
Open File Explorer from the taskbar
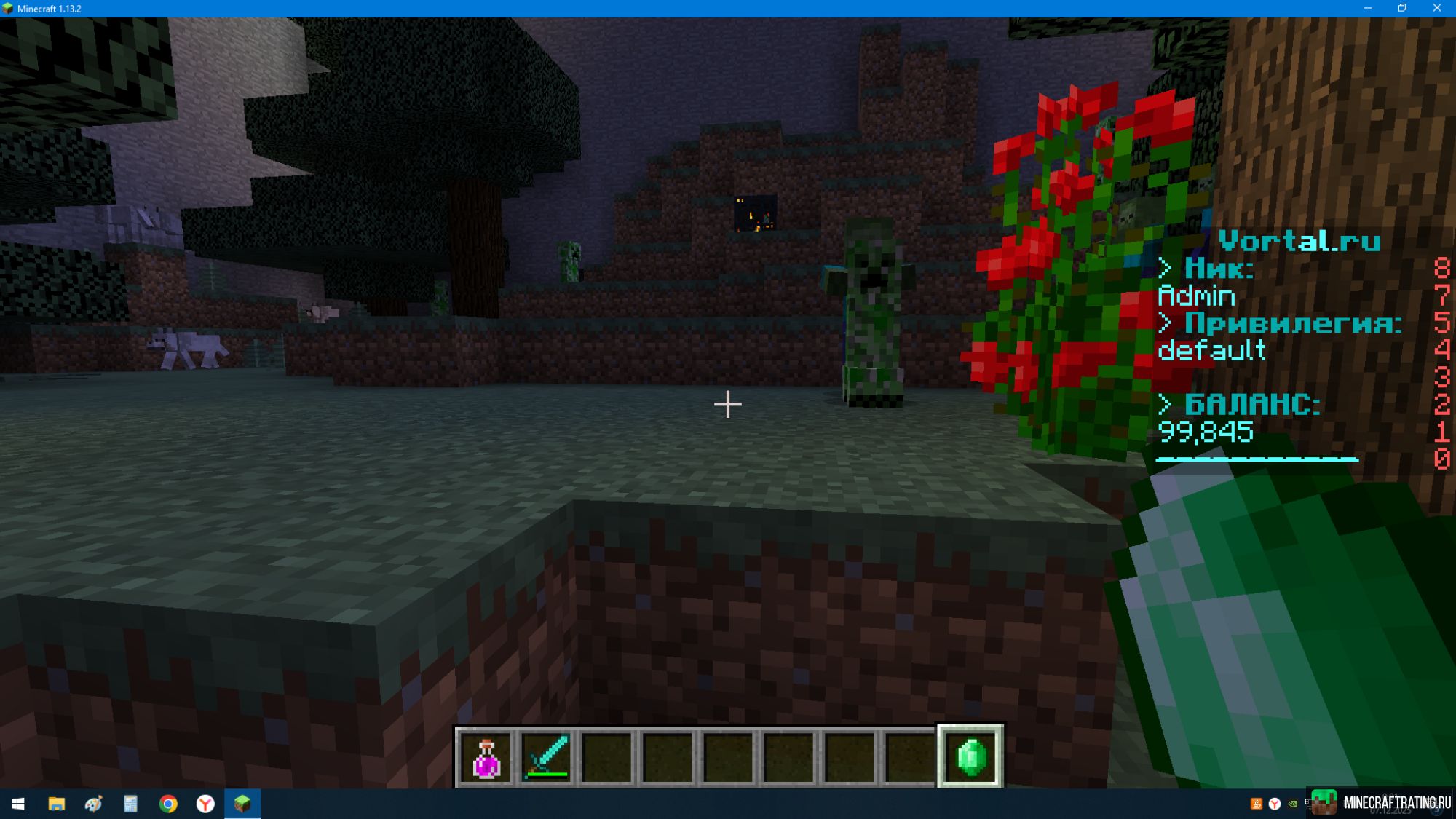[56, 804]
